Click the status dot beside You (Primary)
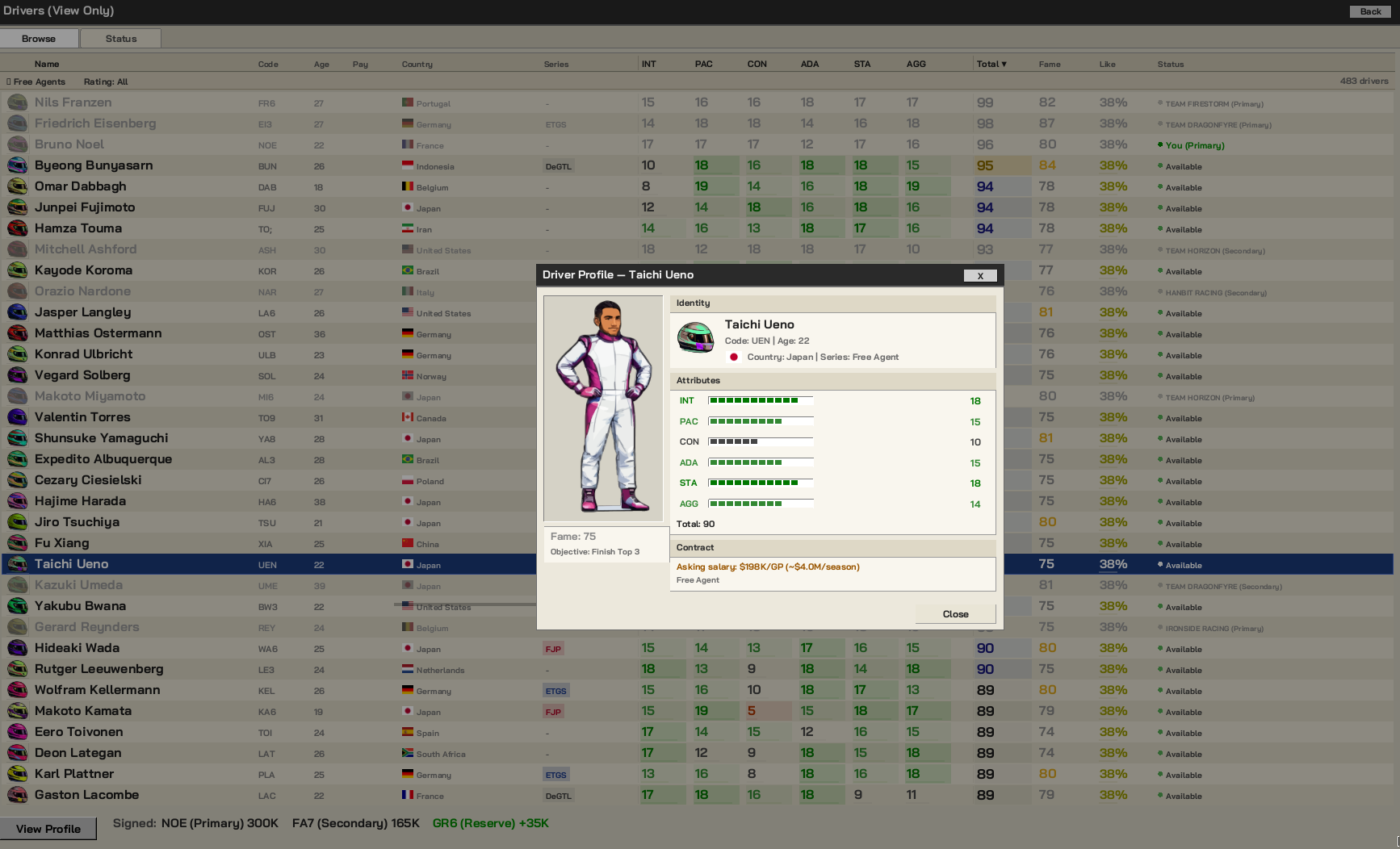Viewport: 1400px width, 849px height. pyautogui.click(x=1161, y=145)
